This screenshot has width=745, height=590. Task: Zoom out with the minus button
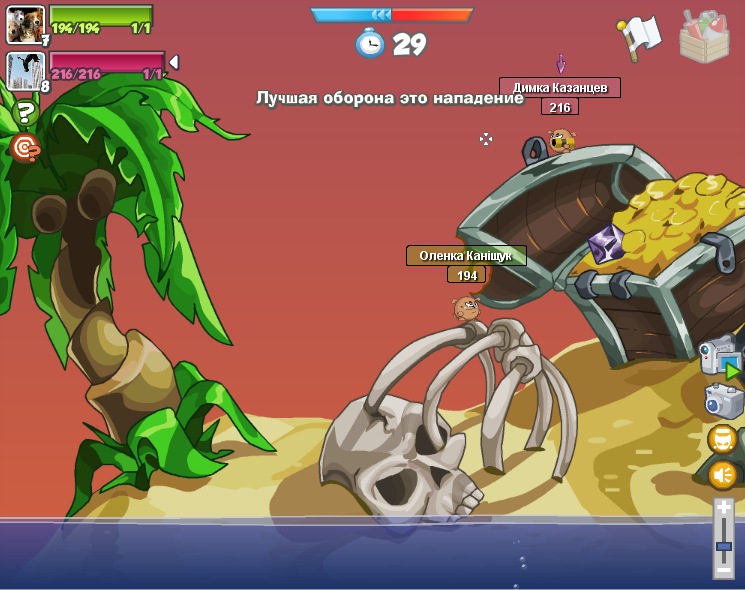pos(723,569)
